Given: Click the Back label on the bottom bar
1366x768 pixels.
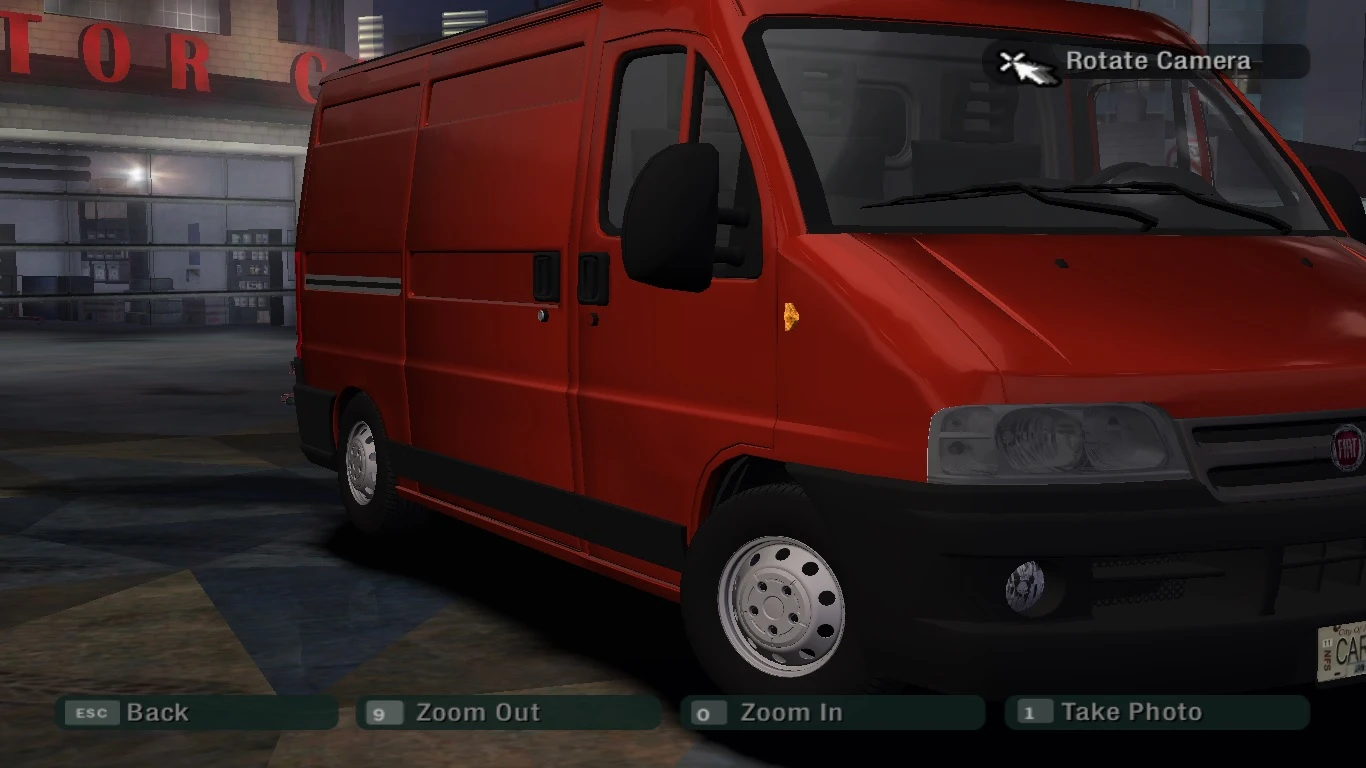Looking at the screenshot, I should 156,713.
